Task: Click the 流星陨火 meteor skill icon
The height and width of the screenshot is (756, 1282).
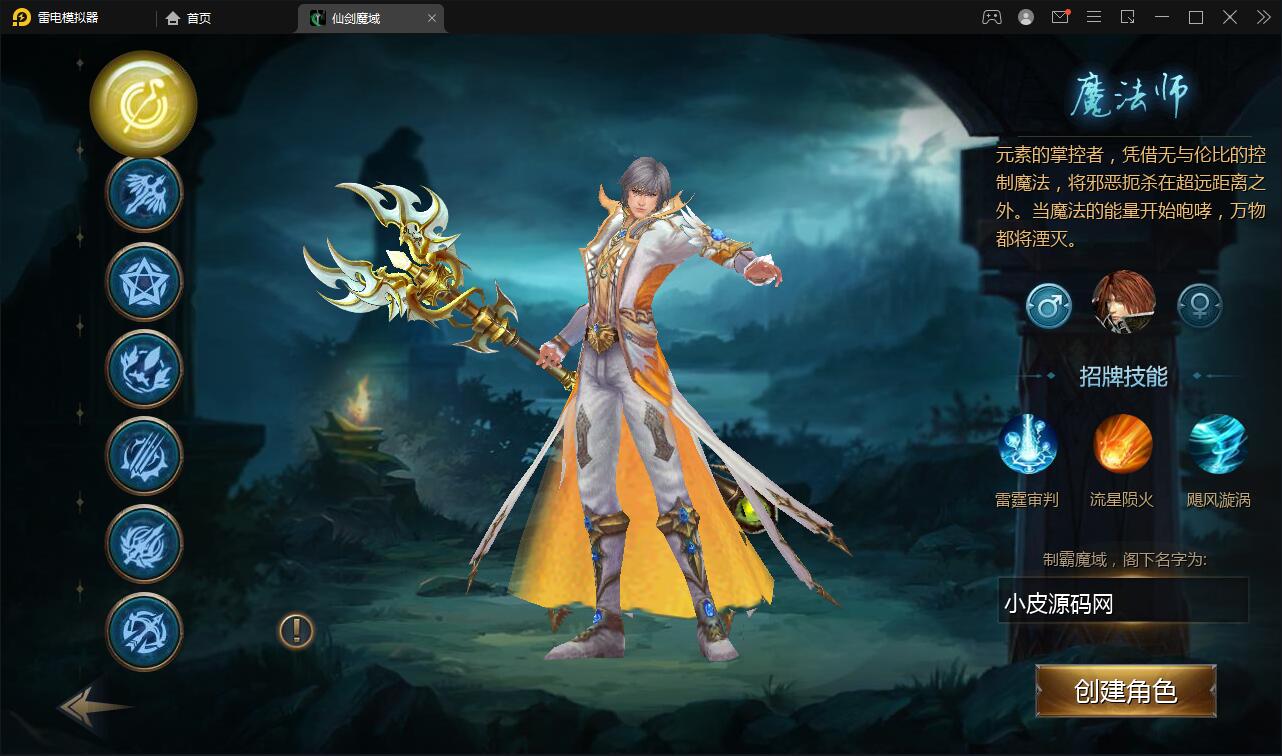Action: pyautogui.click(x=1122, y=443)
